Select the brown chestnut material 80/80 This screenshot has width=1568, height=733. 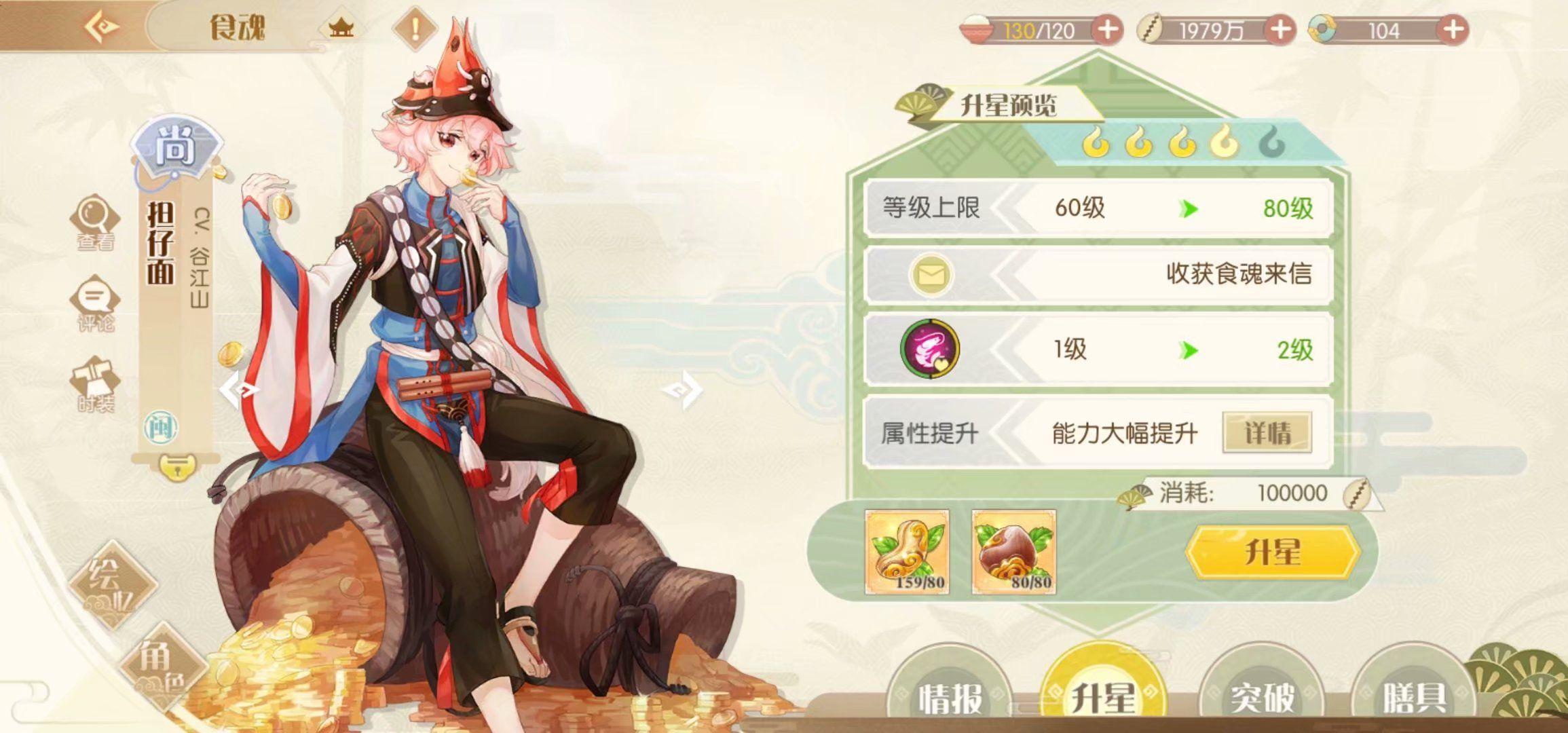click(x=1013, y=552)
